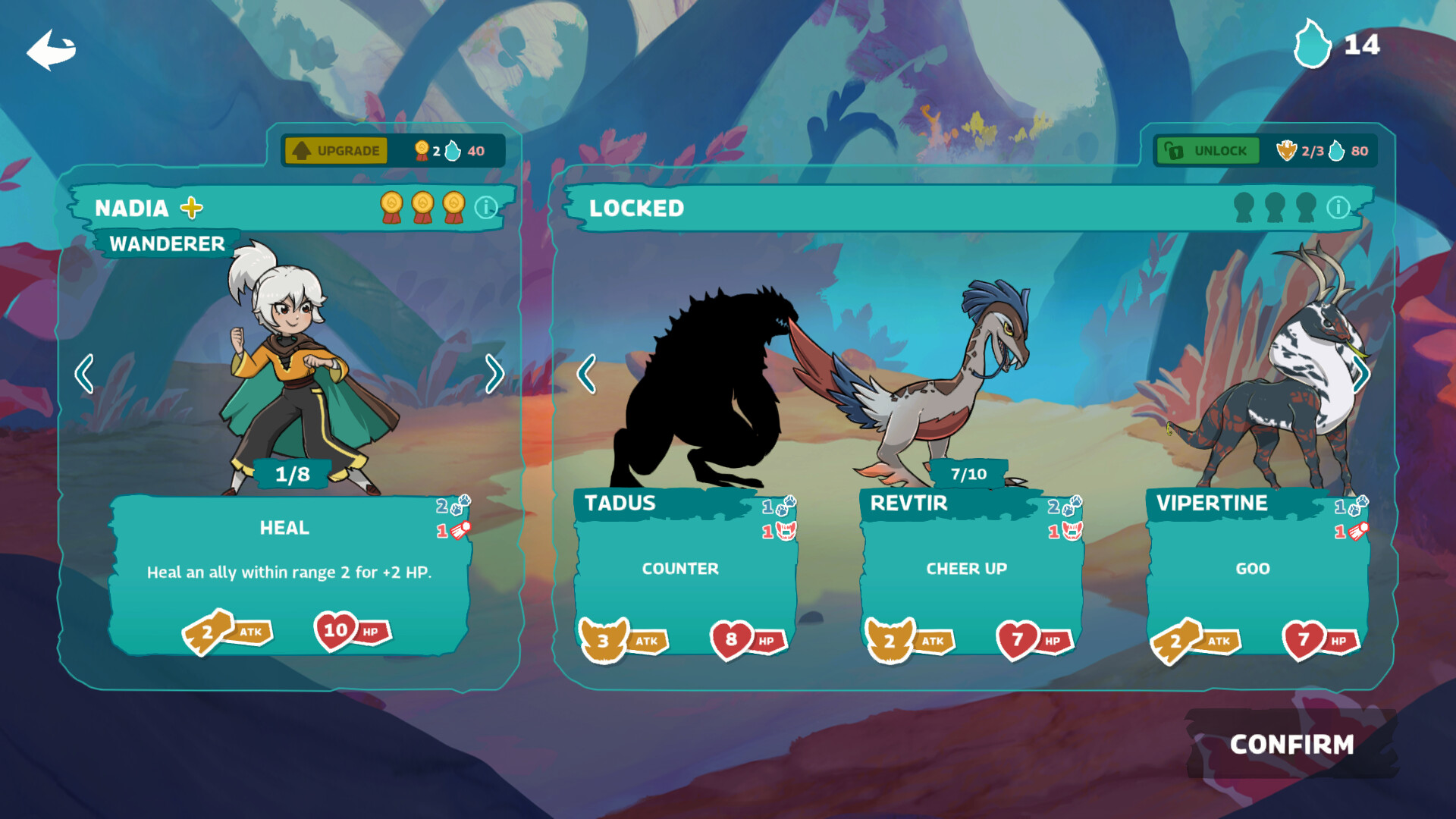
Task: Upgrade Nadia with the Upgrade button
Action: click(x=336, y=151)
